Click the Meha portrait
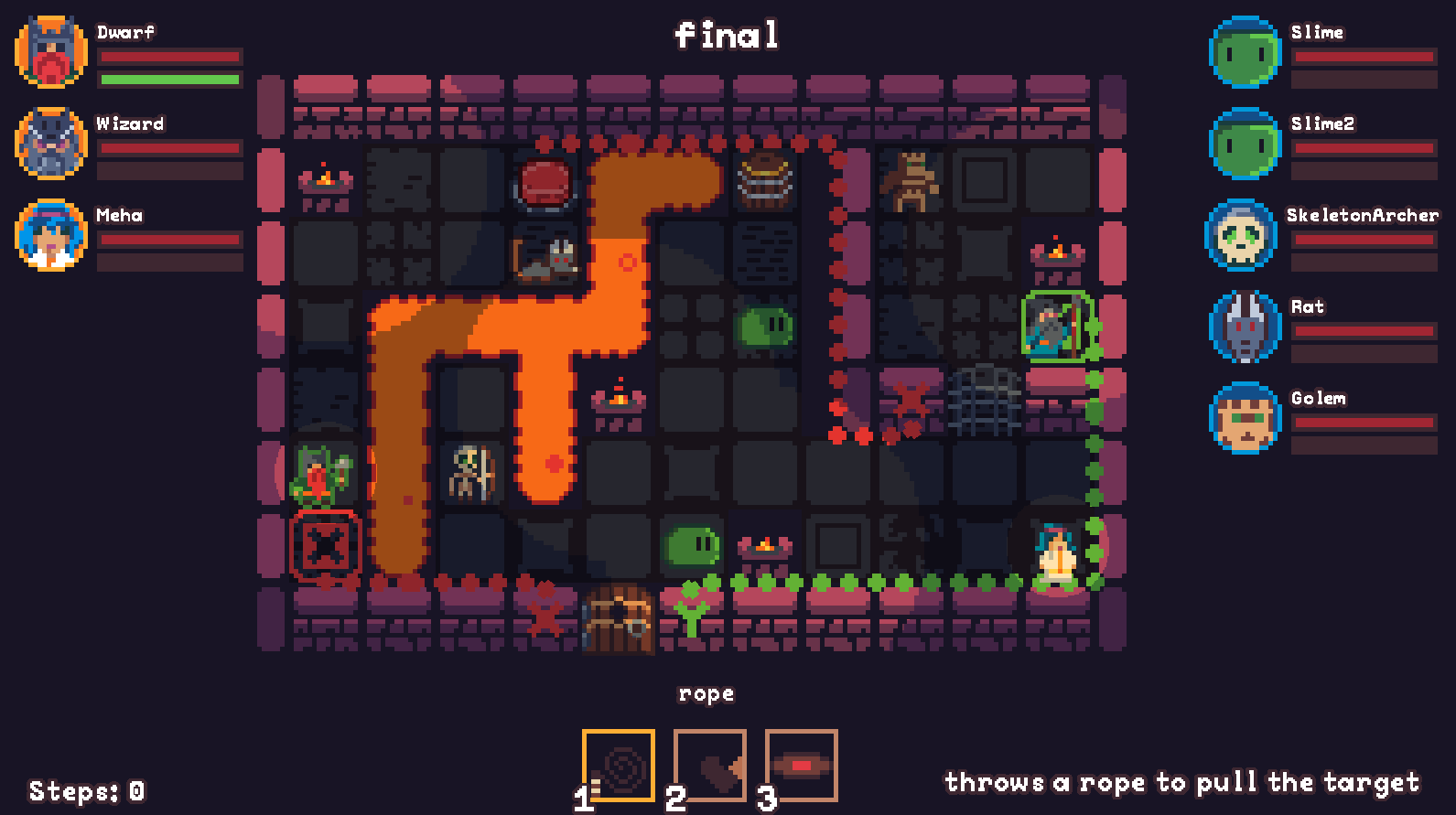Image resolution: width=1456 pixels, height=815 pixels. (51, 235)
